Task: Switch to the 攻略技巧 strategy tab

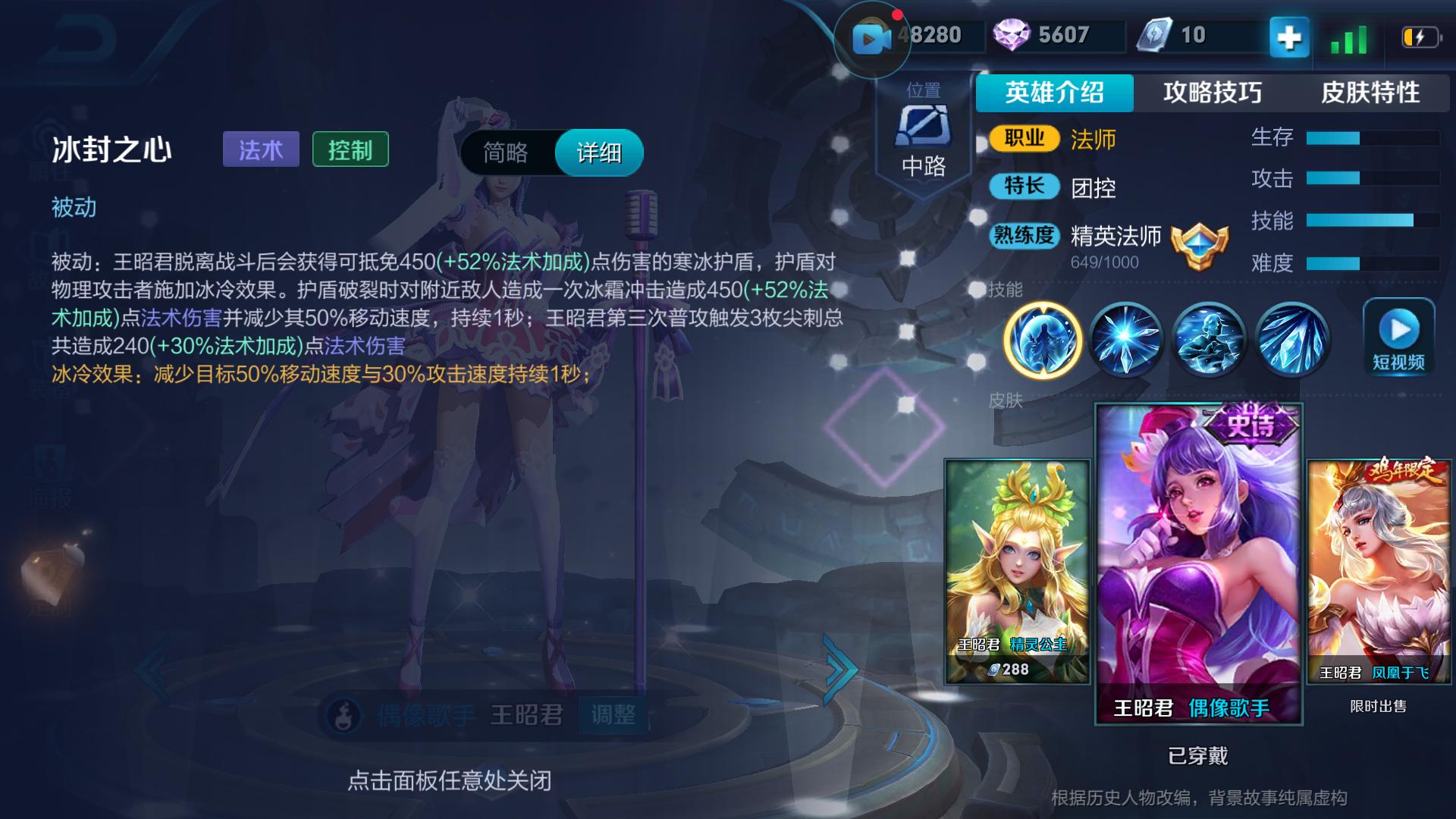Action: [x=1212, y=93]
